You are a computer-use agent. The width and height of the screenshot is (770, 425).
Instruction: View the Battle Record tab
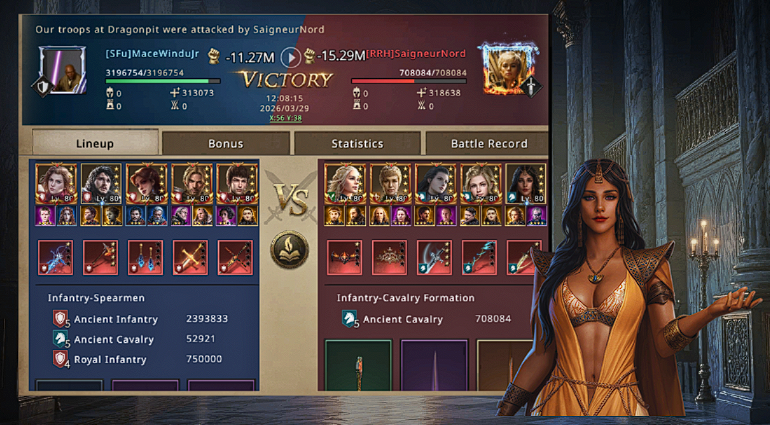point(488,143)
